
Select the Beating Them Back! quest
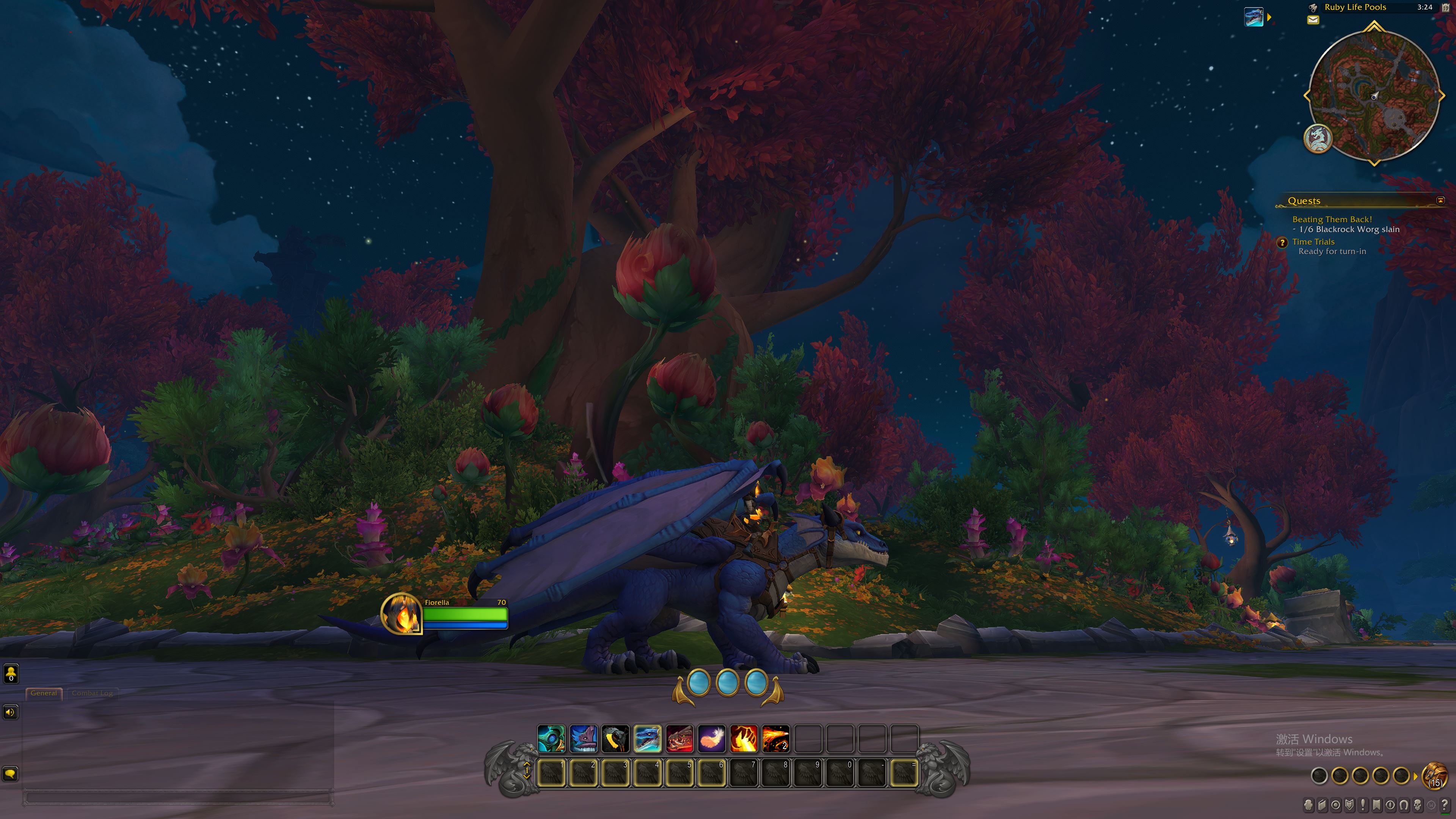[1332, 219]
